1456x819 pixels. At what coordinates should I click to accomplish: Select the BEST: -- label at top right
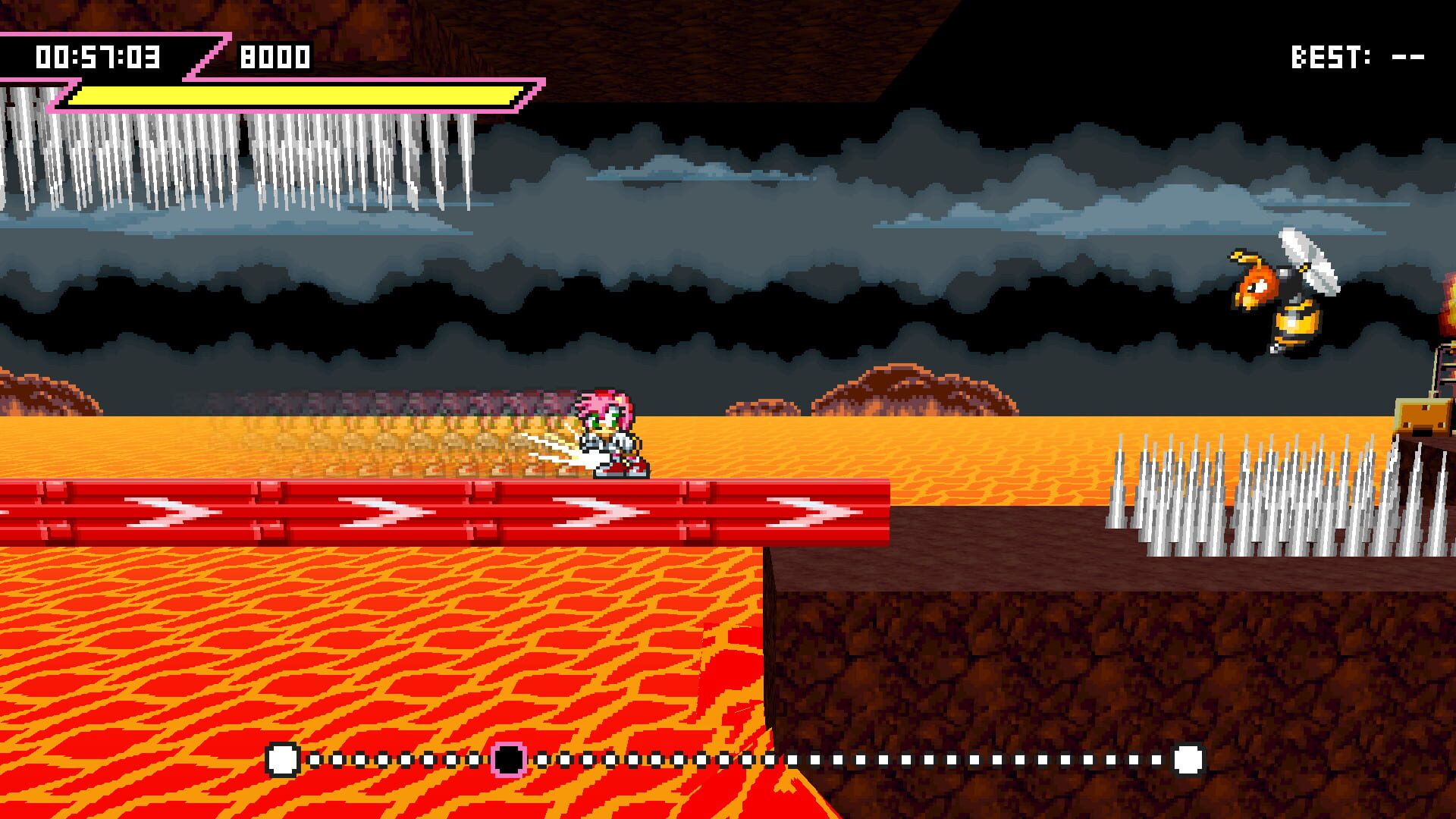[1357, 53]
